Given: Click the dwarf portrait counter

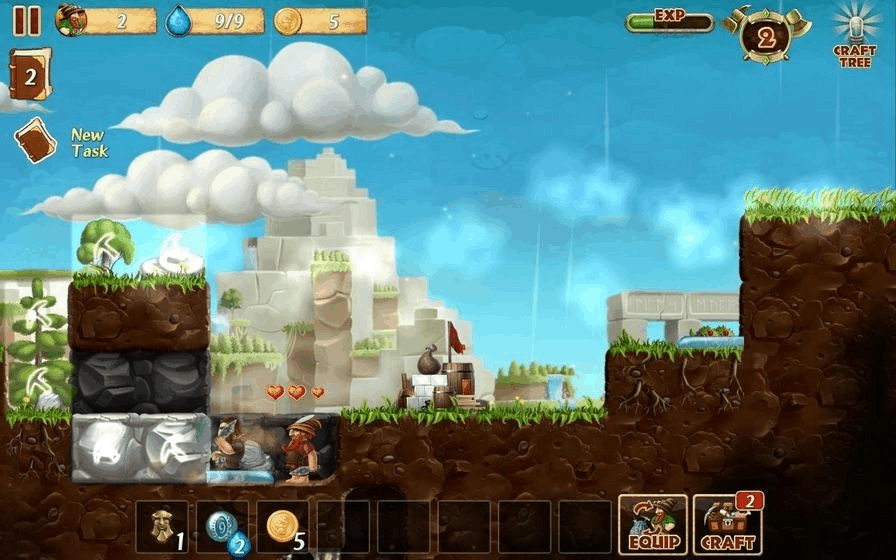Looking at the screenshot, I should tap(105, 20).
